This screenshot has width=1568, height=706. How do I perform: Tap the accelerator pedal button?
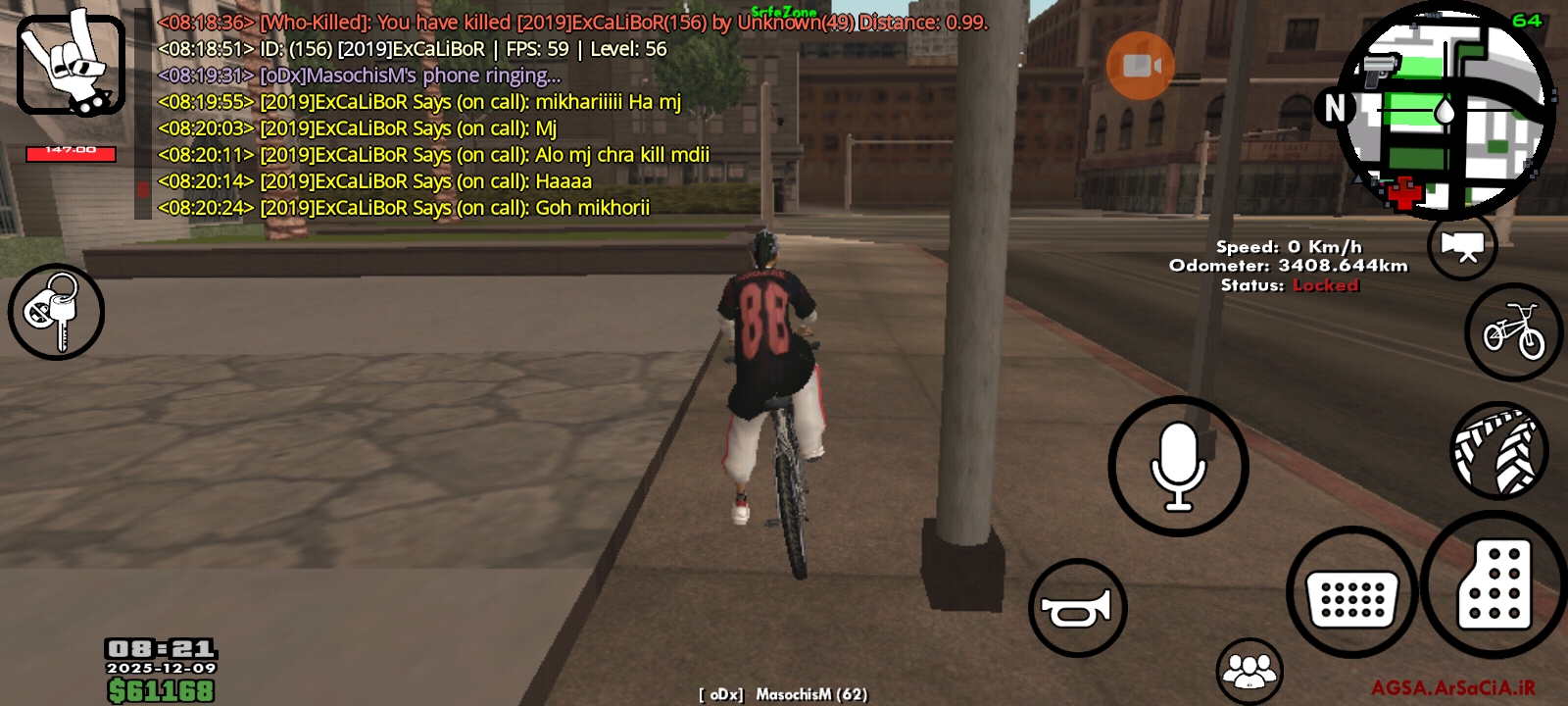pyautogui.click(x=1494, y=584)
